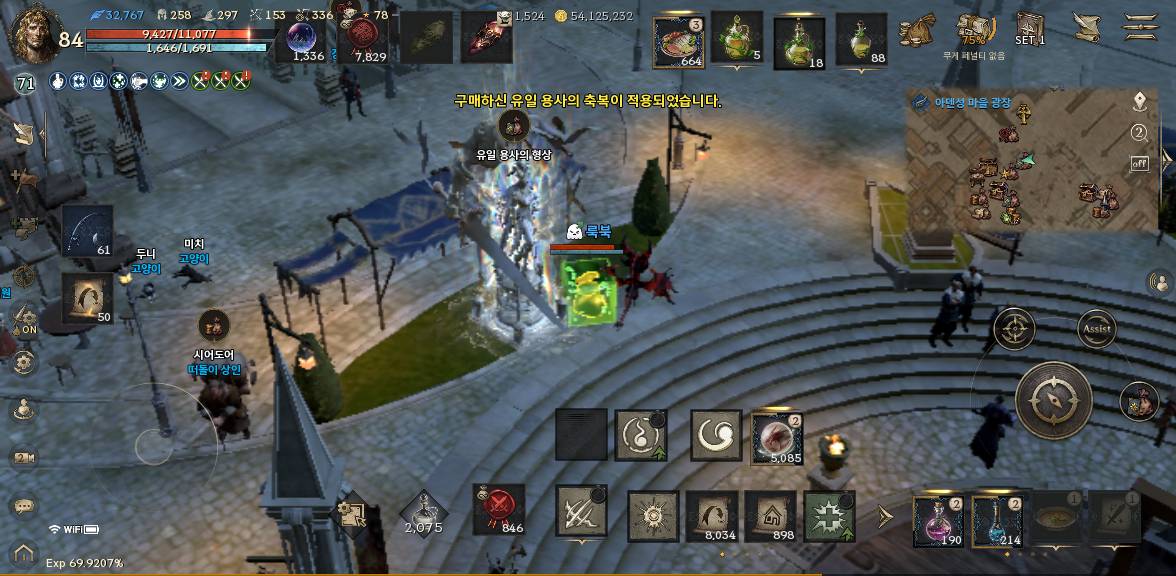1176x576 pixels.
Task: Activate the green starburst heal skill
Action: [829, 516]
